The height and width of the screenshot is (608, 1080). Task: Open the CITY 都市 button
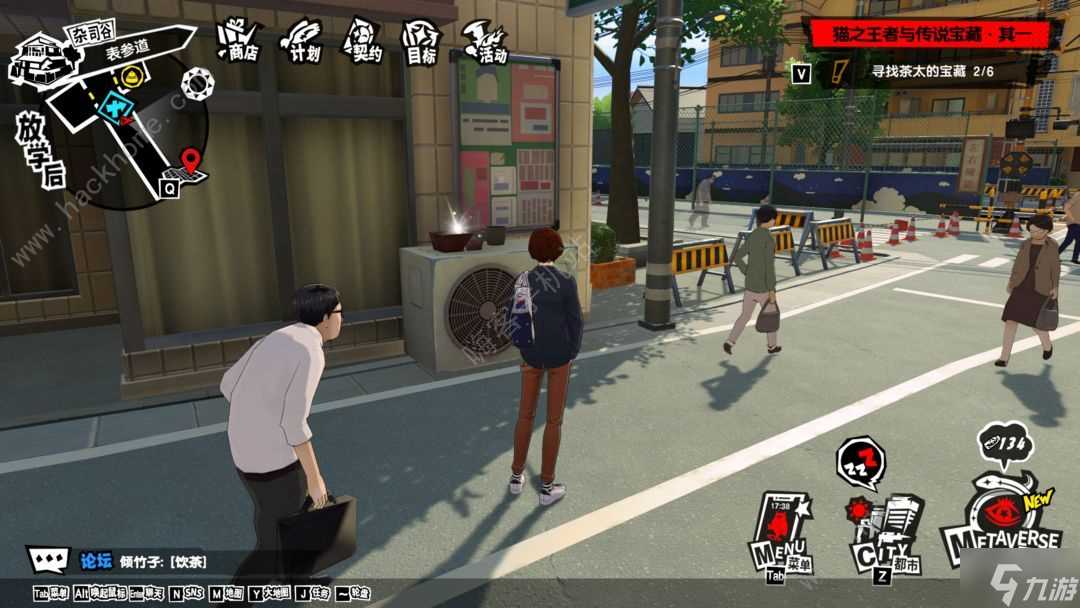(885, 535)
